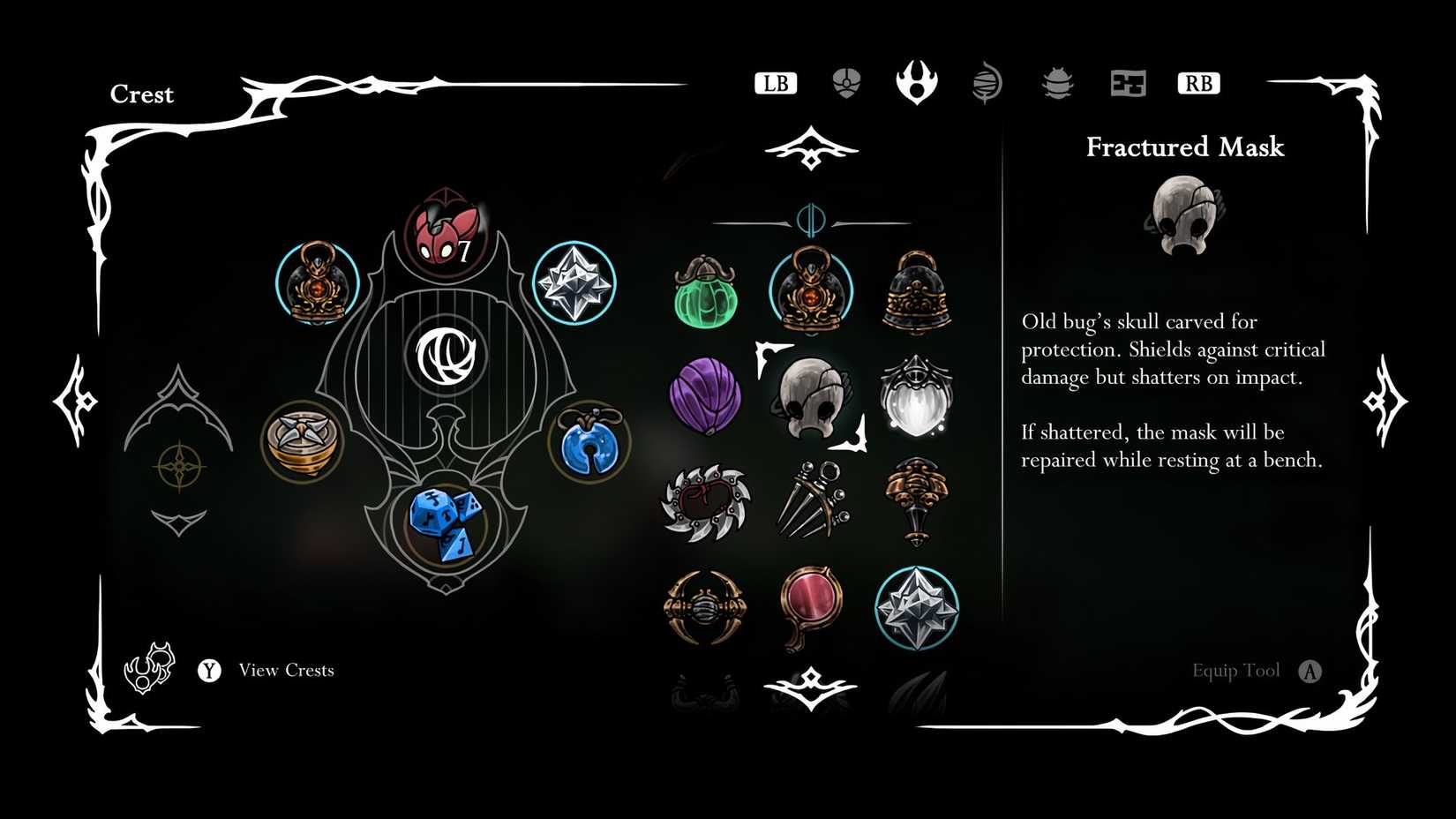Switch to the spool inventory tab

(987, 82)
